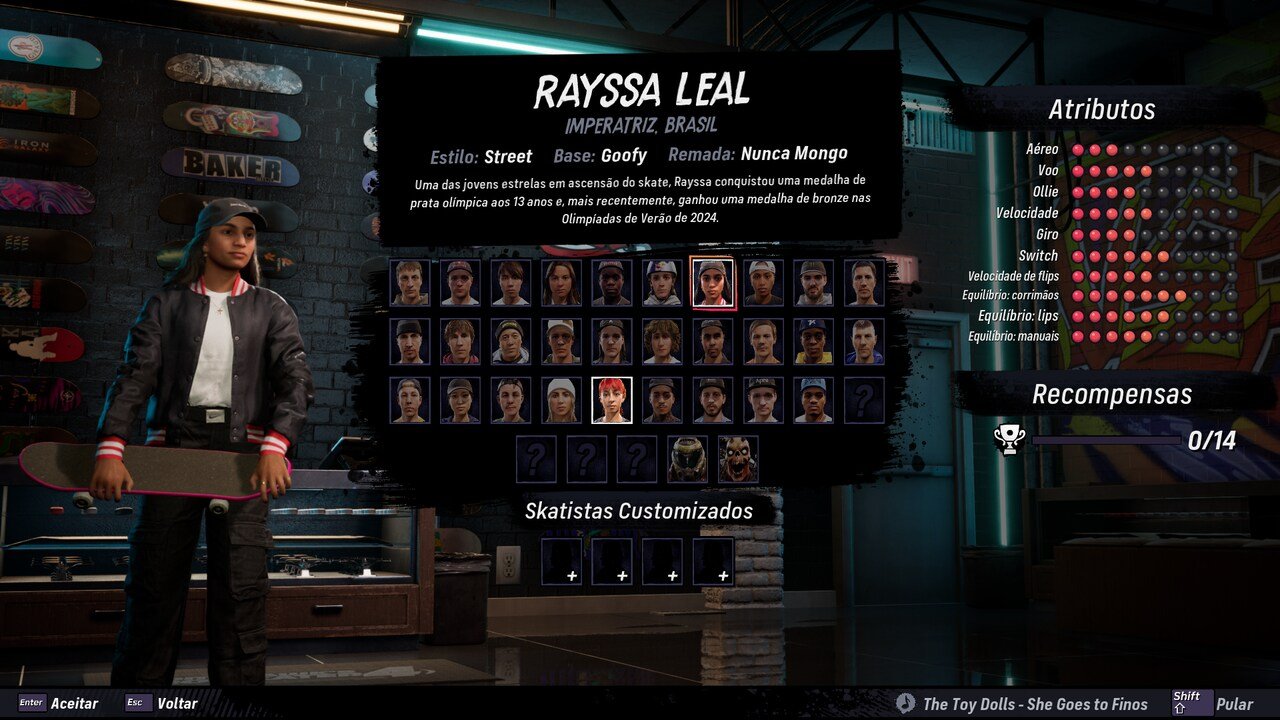Pick the long-haired woman without a hat

coord(561,283)
